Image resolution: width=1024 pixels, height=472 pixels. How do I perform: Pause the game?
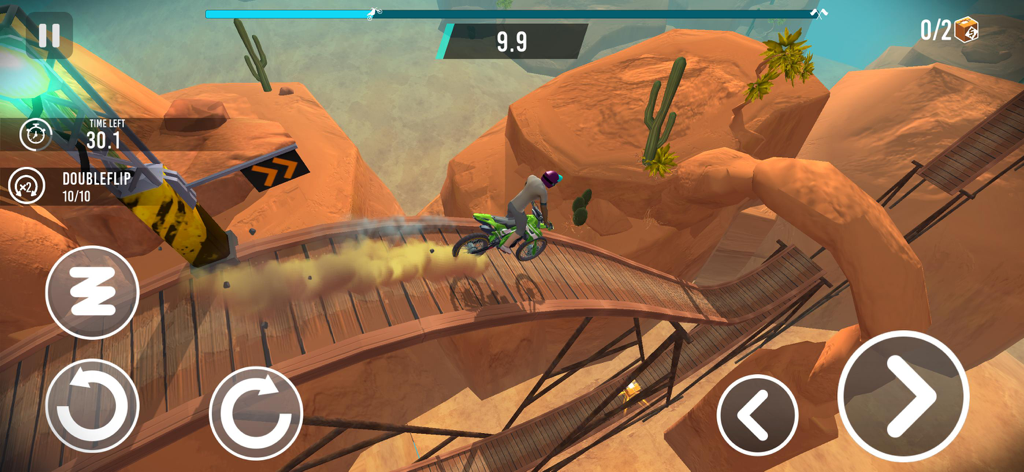tap(48, 36)
